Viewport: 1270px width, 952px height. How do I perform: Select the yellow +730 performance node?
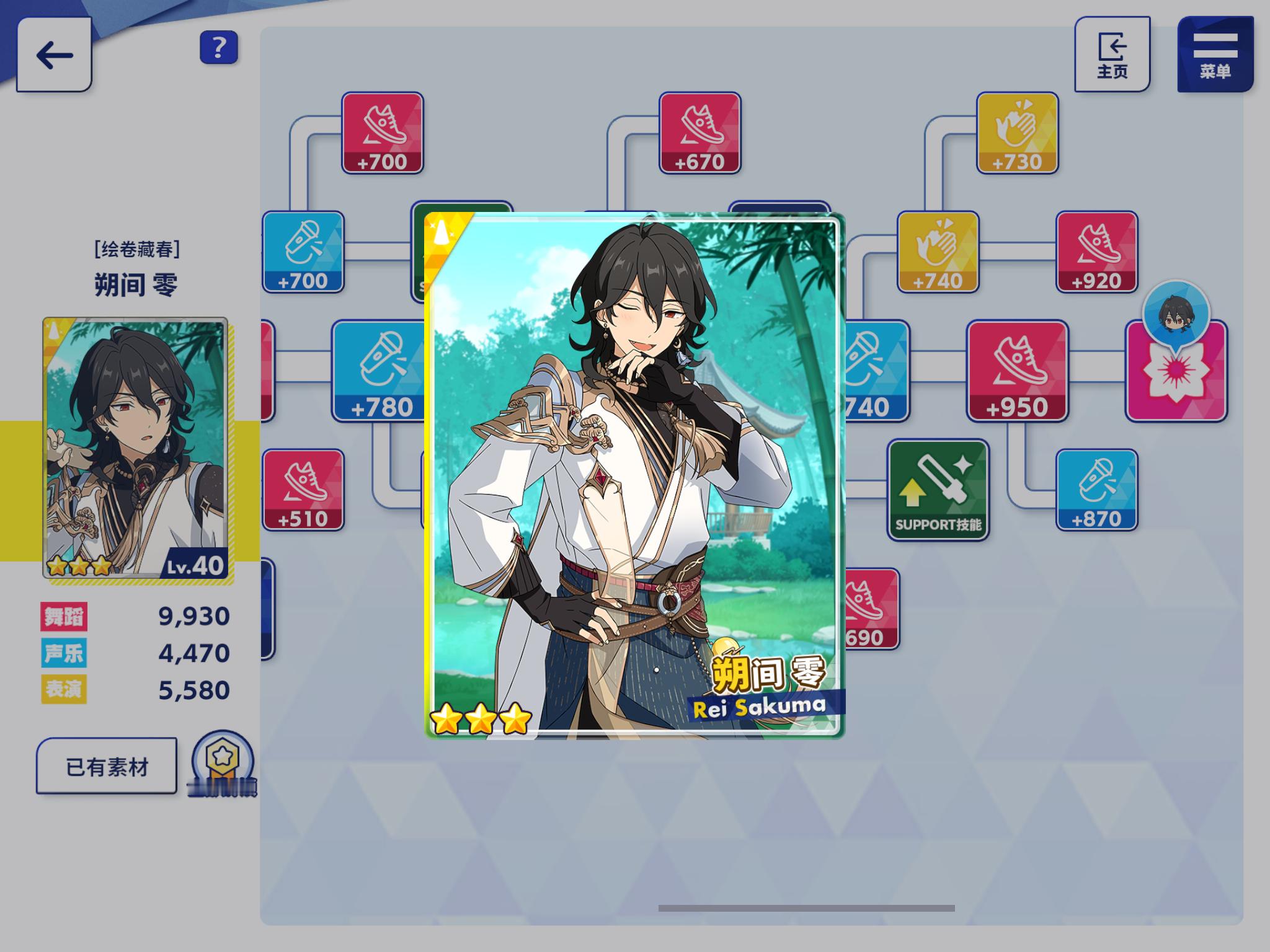coord(1017,133)
